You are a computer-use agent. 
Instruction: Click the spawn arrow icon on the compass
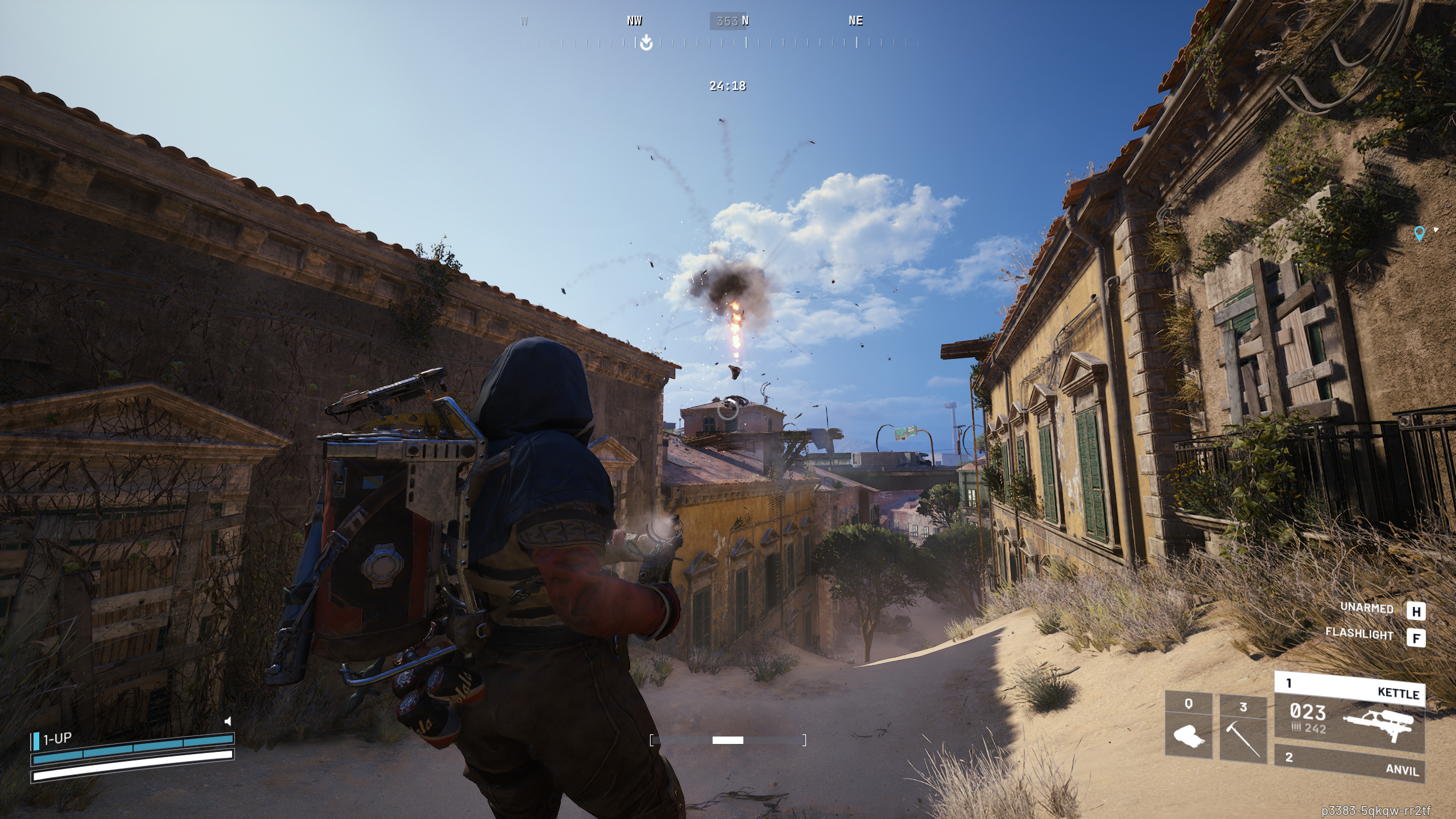pos(645,42)
